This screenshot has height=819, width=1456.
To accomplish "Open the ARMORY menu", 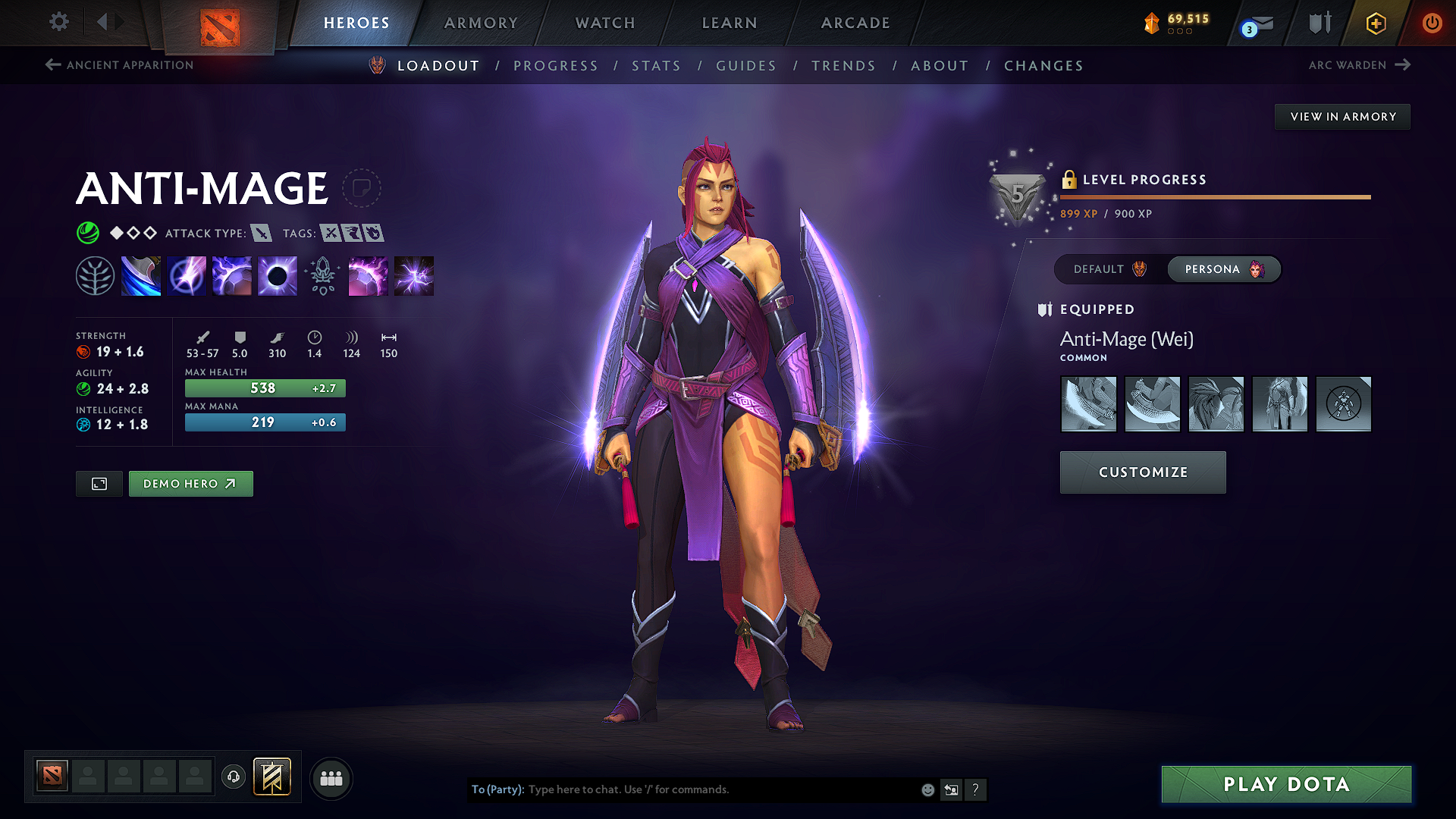I will tap(481, 23).
